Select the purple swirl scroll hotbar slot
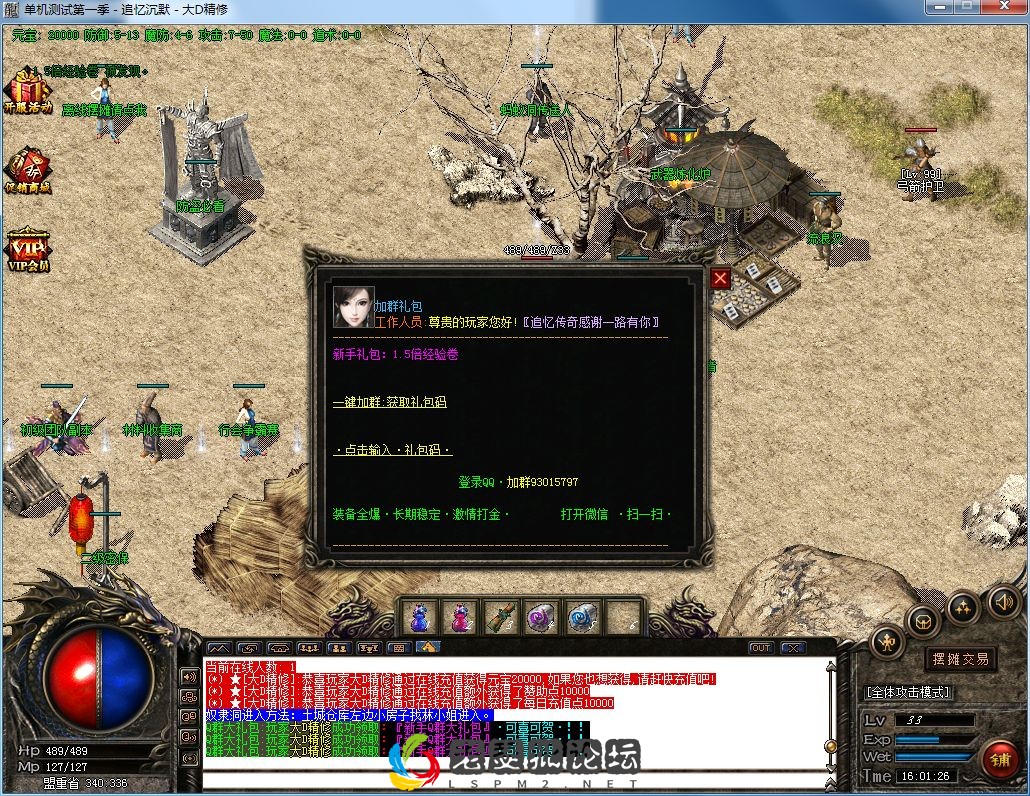The image size is (1030, 796). click(x=542, y=618)
